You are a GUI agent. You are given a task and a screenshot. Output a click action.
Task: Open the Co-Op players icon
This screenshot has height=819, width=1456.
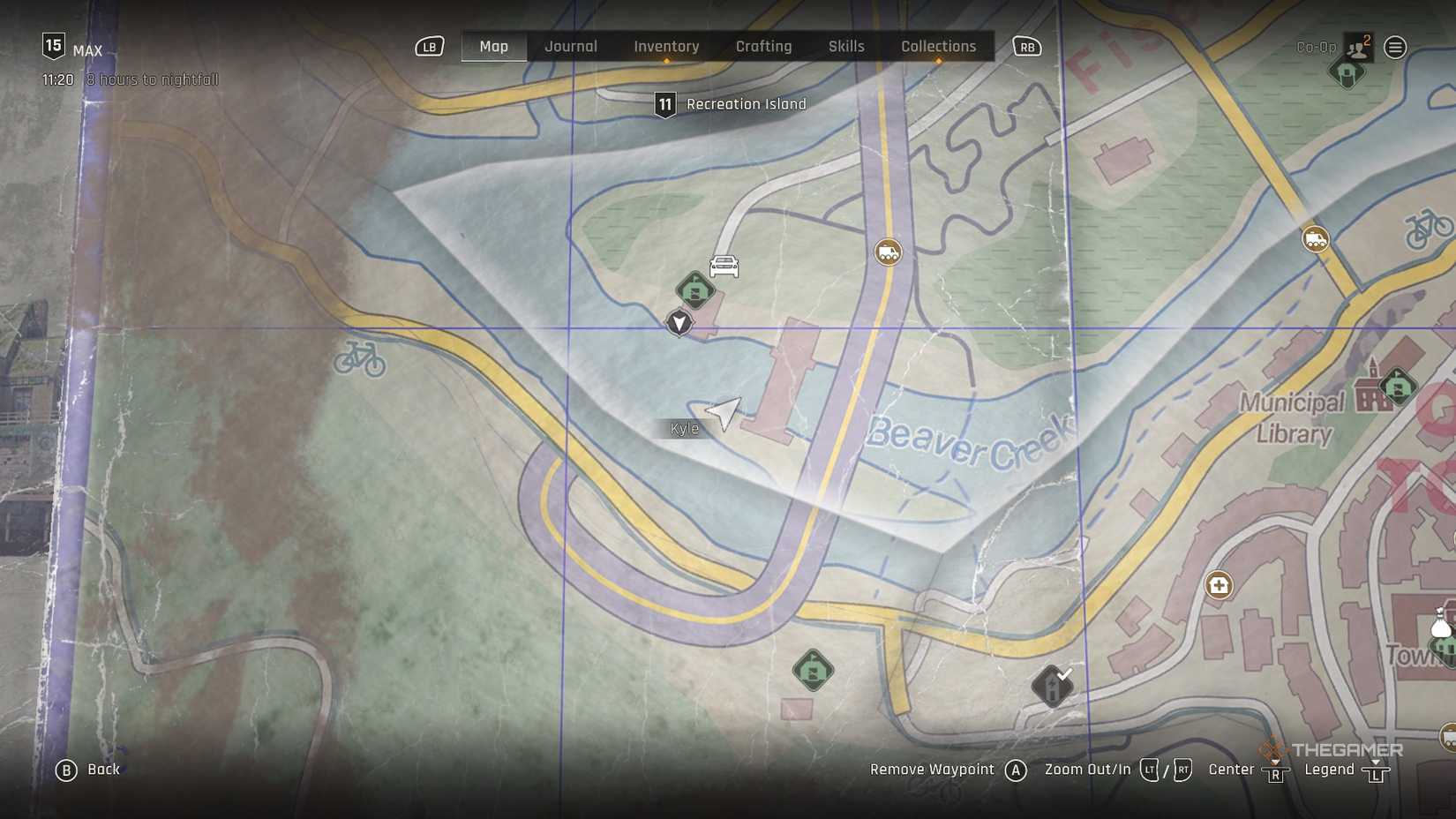coord(1357,48)
